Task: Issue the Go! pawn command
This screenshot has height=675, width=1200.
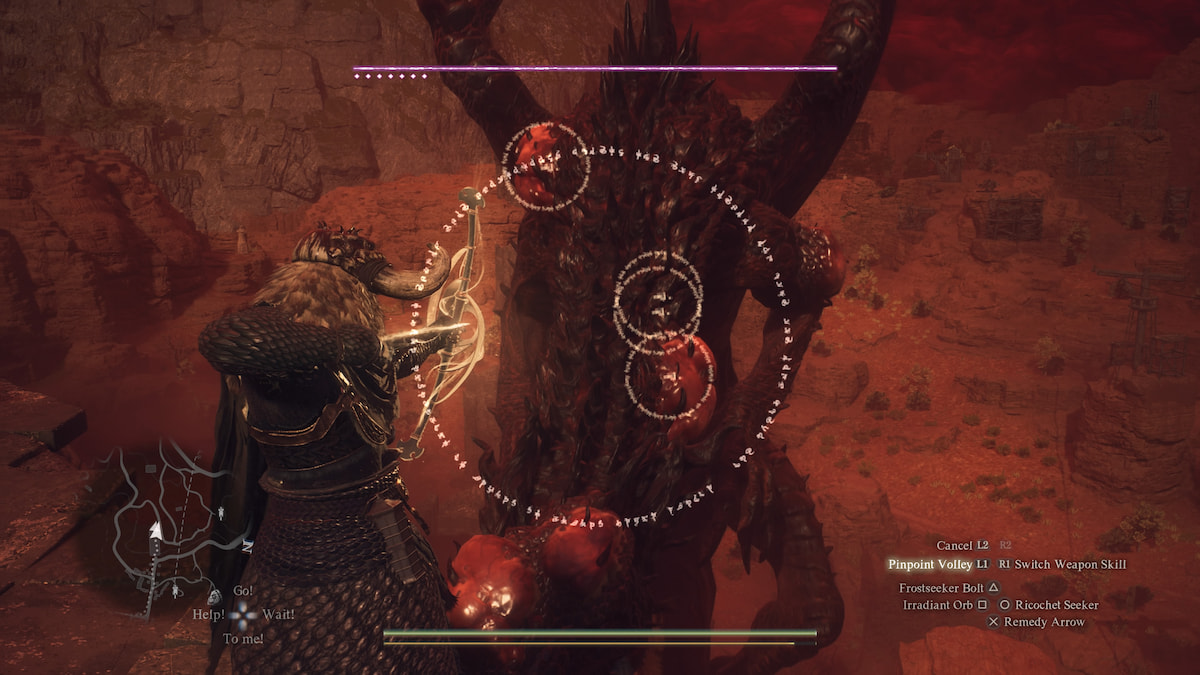Action: 242,591
